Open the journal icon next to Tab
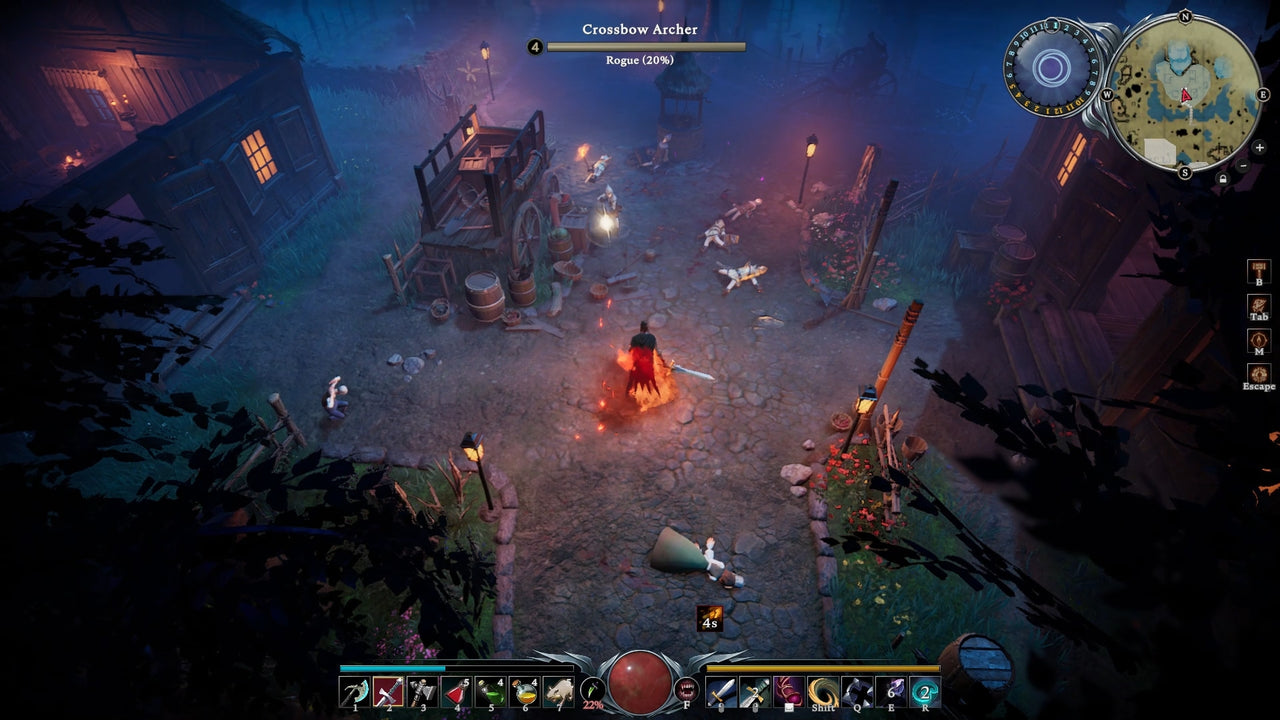Screen dimensions: 1280x720 coord(1258,304)
